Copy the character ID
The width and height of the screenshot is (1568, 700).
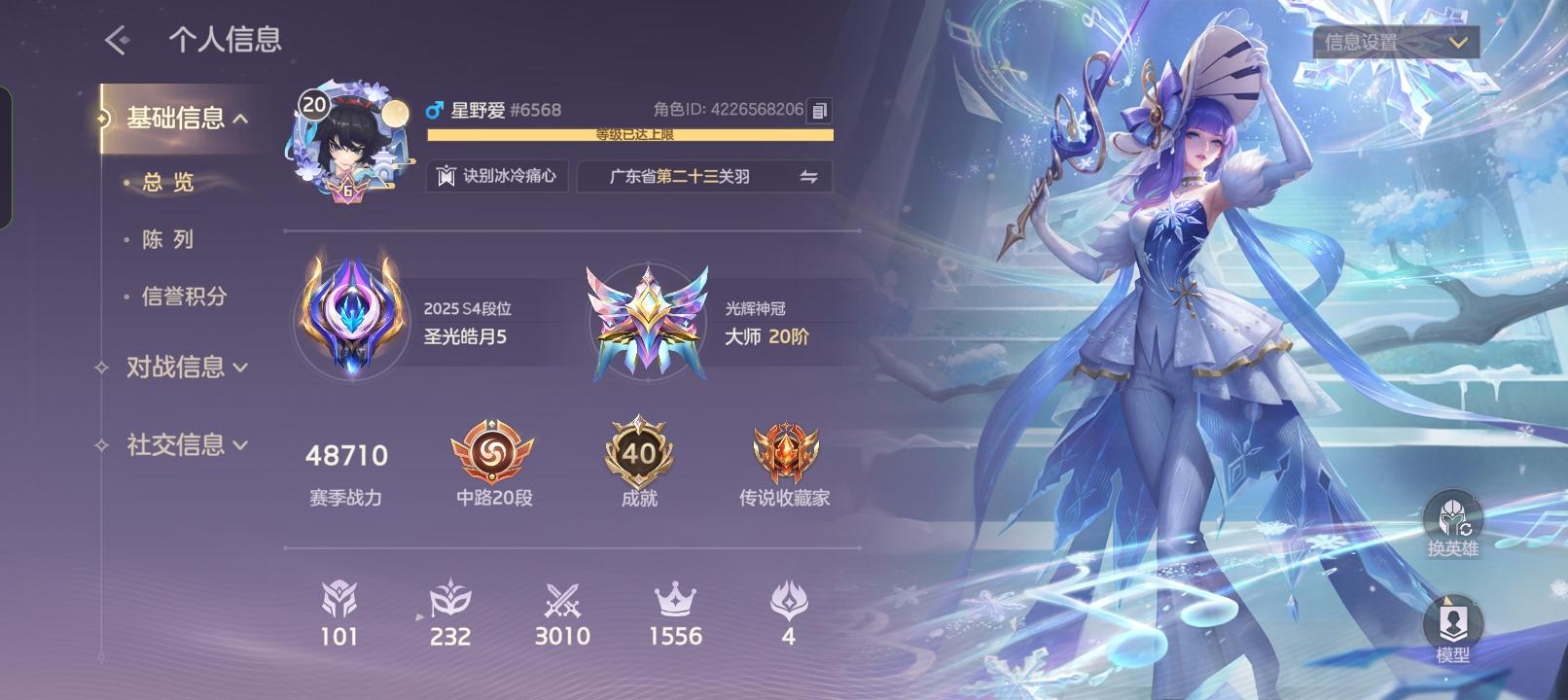click(817, 110)
